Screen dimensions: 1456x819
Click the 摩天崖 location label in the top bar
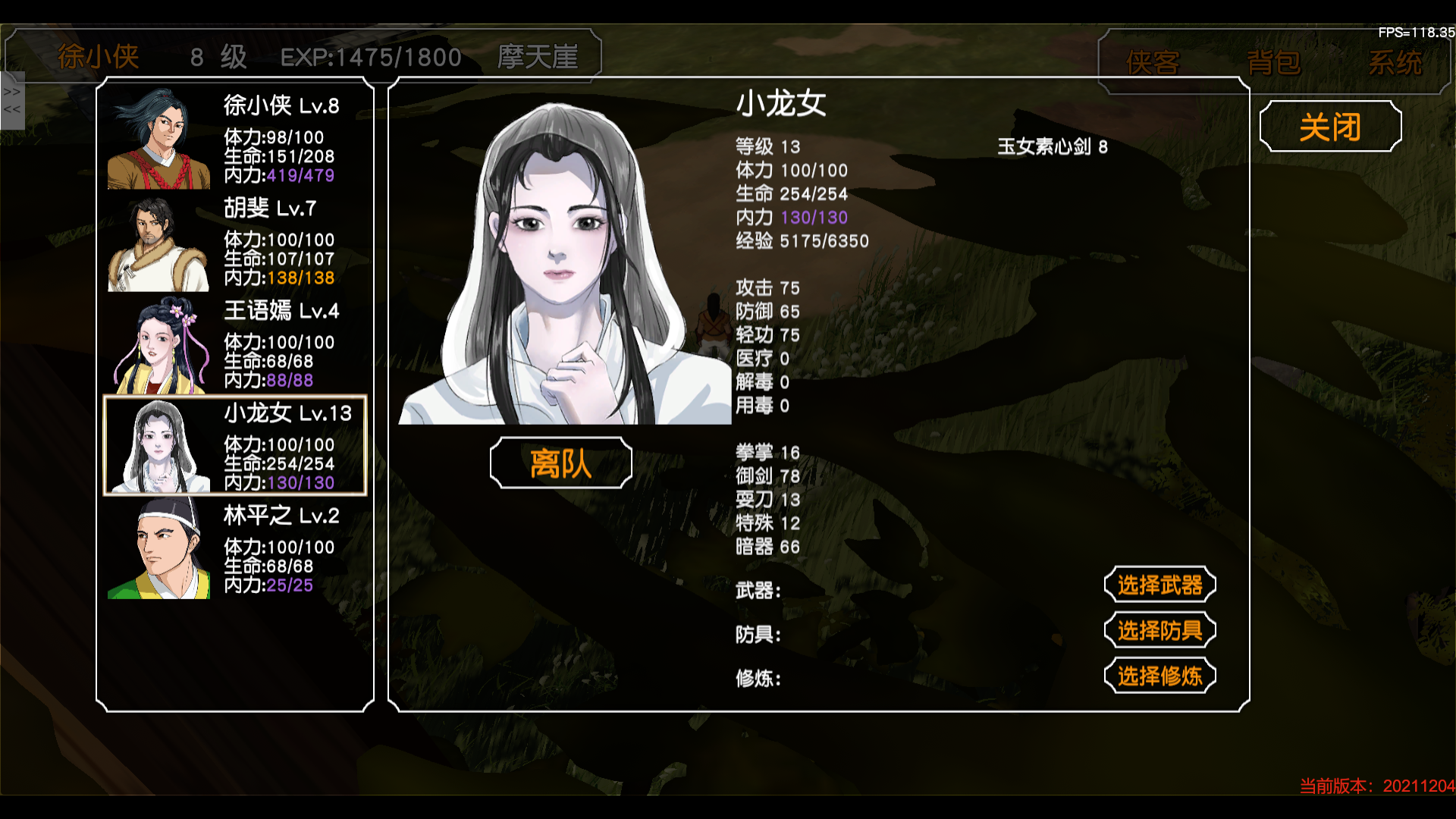coord(538,56)
